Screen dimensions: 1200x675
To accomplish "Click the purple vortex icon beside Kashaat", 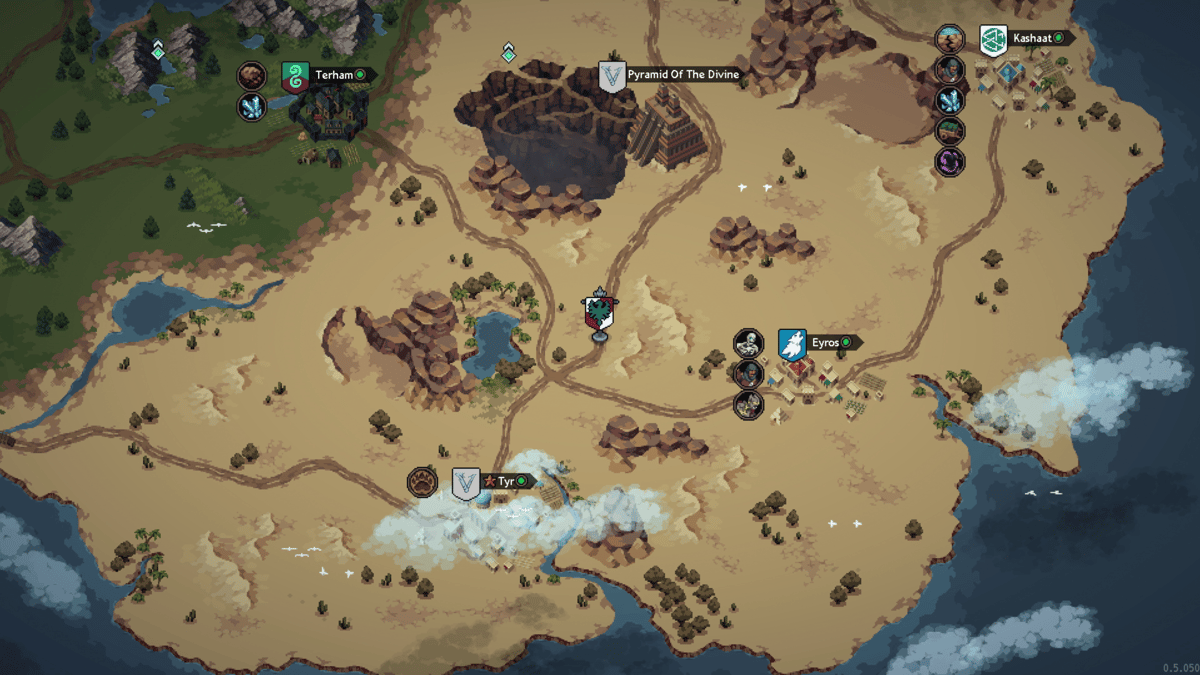I will 949,161.
